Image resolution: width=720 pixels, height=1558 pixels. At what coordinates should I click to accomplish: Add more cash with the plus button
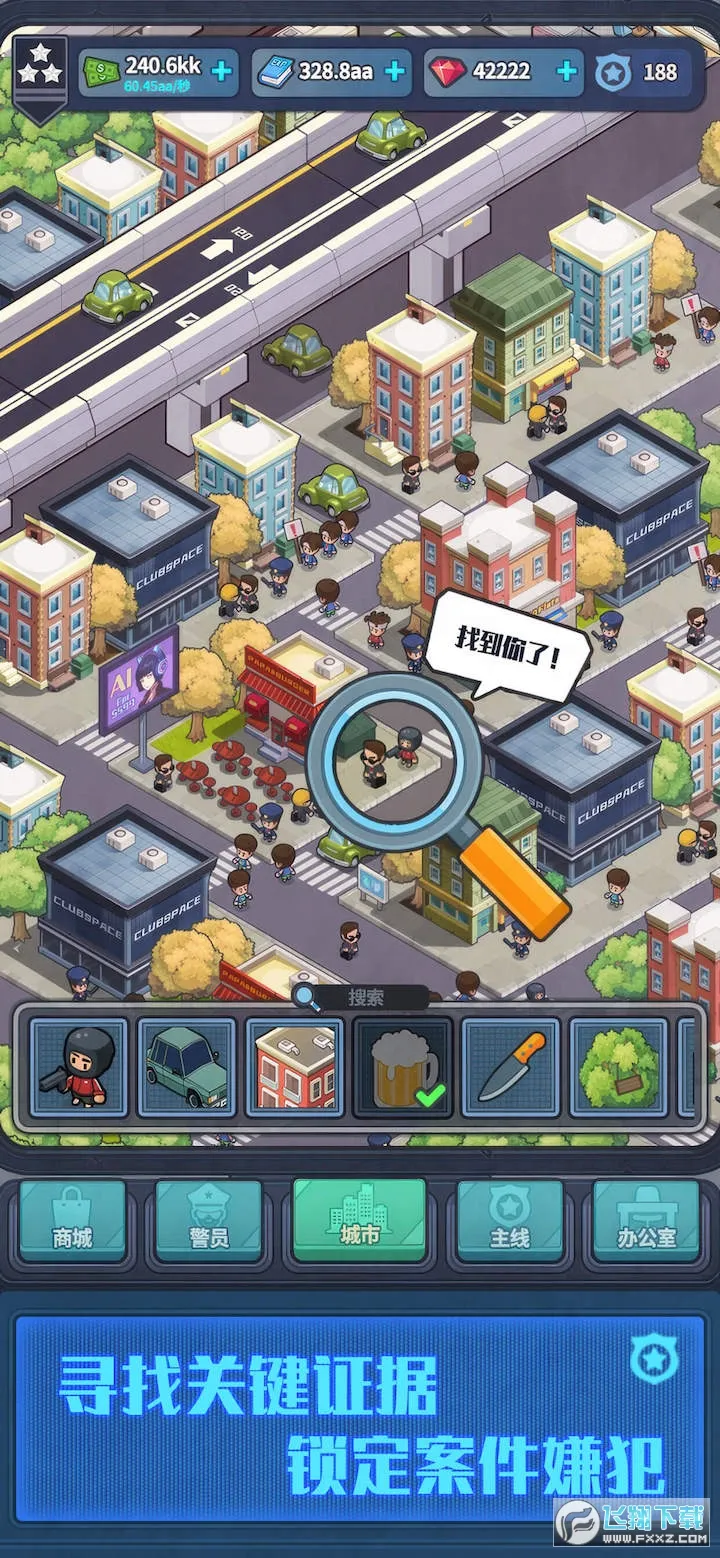(x=221, y=71)
